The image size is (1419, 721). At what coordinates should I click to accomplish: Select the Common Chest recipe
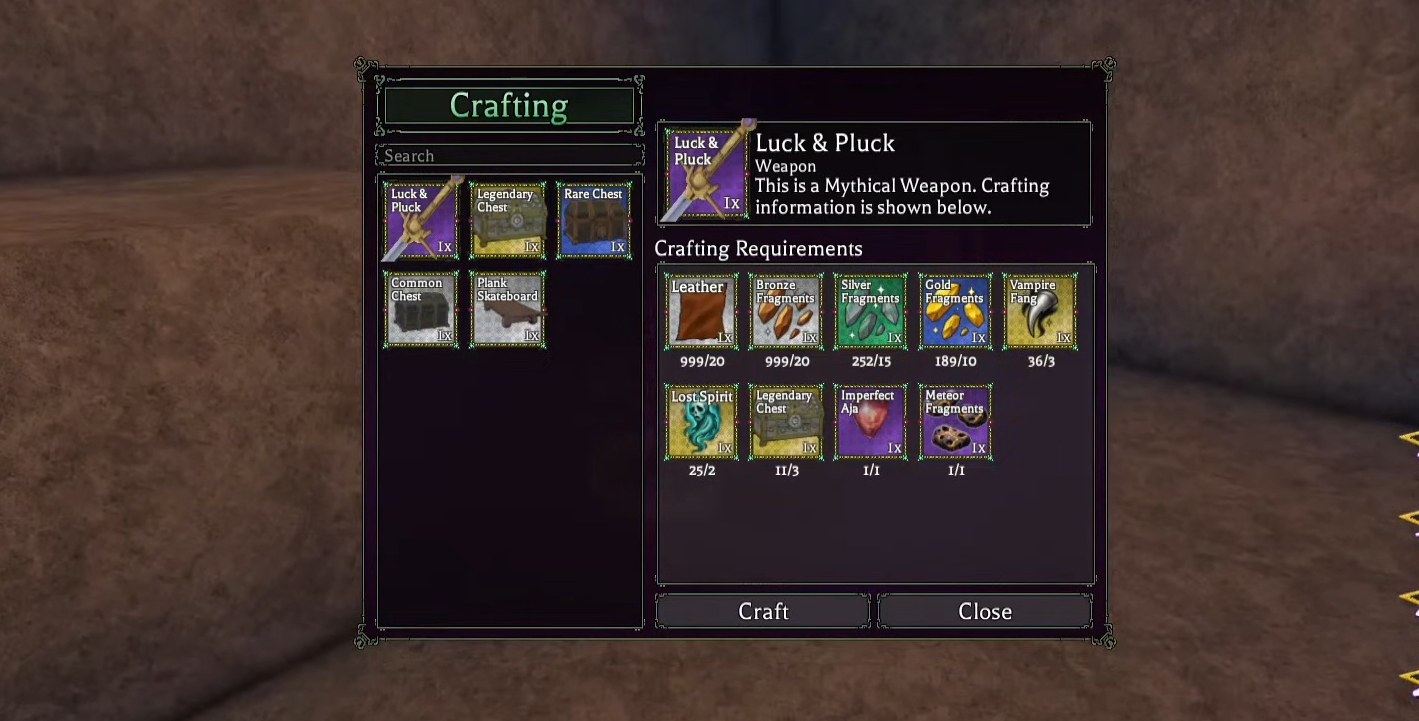click(x=420, y=307)
